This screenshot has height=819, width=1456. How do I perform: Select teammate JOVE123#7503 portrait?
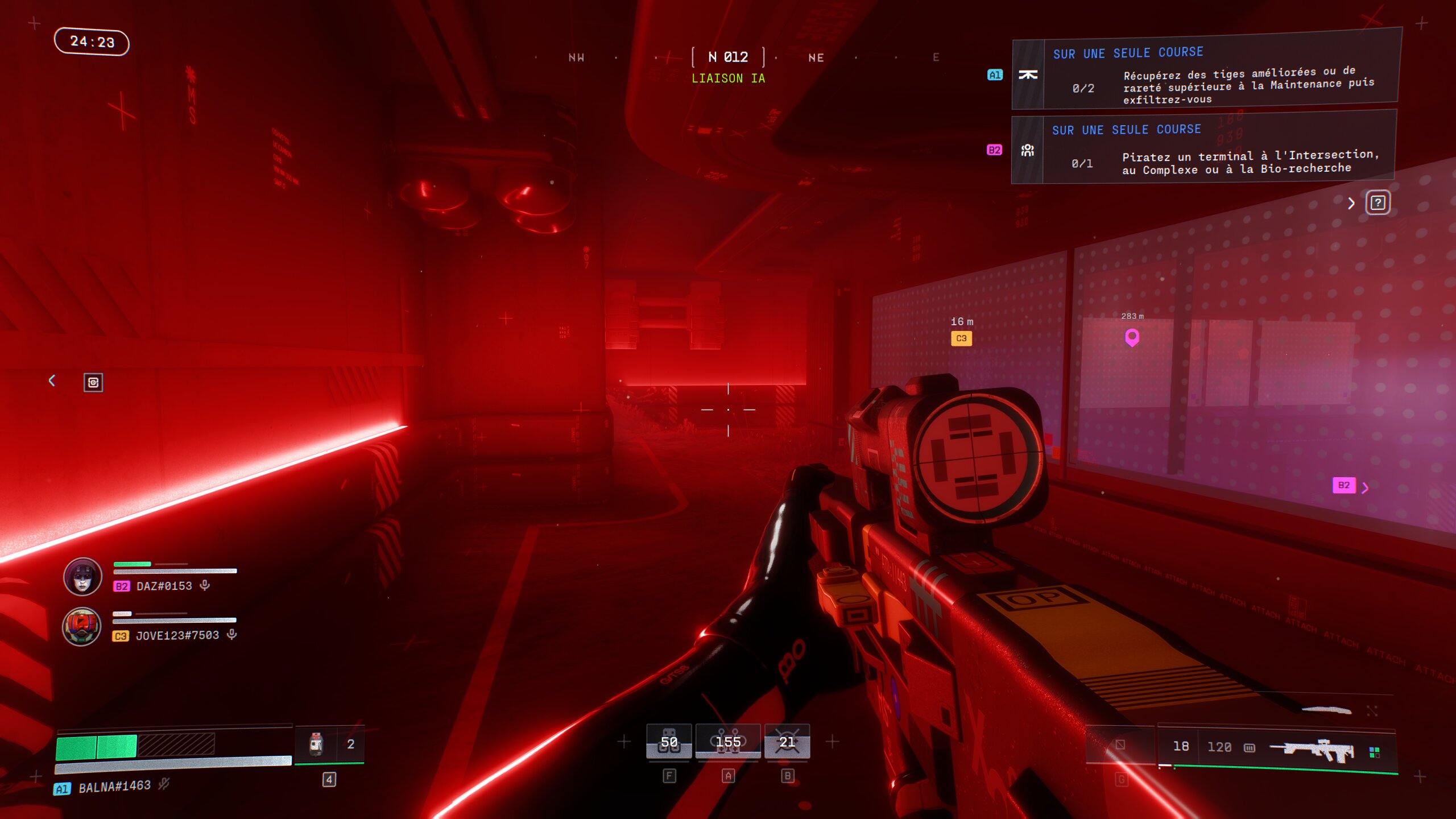[82, 627]
